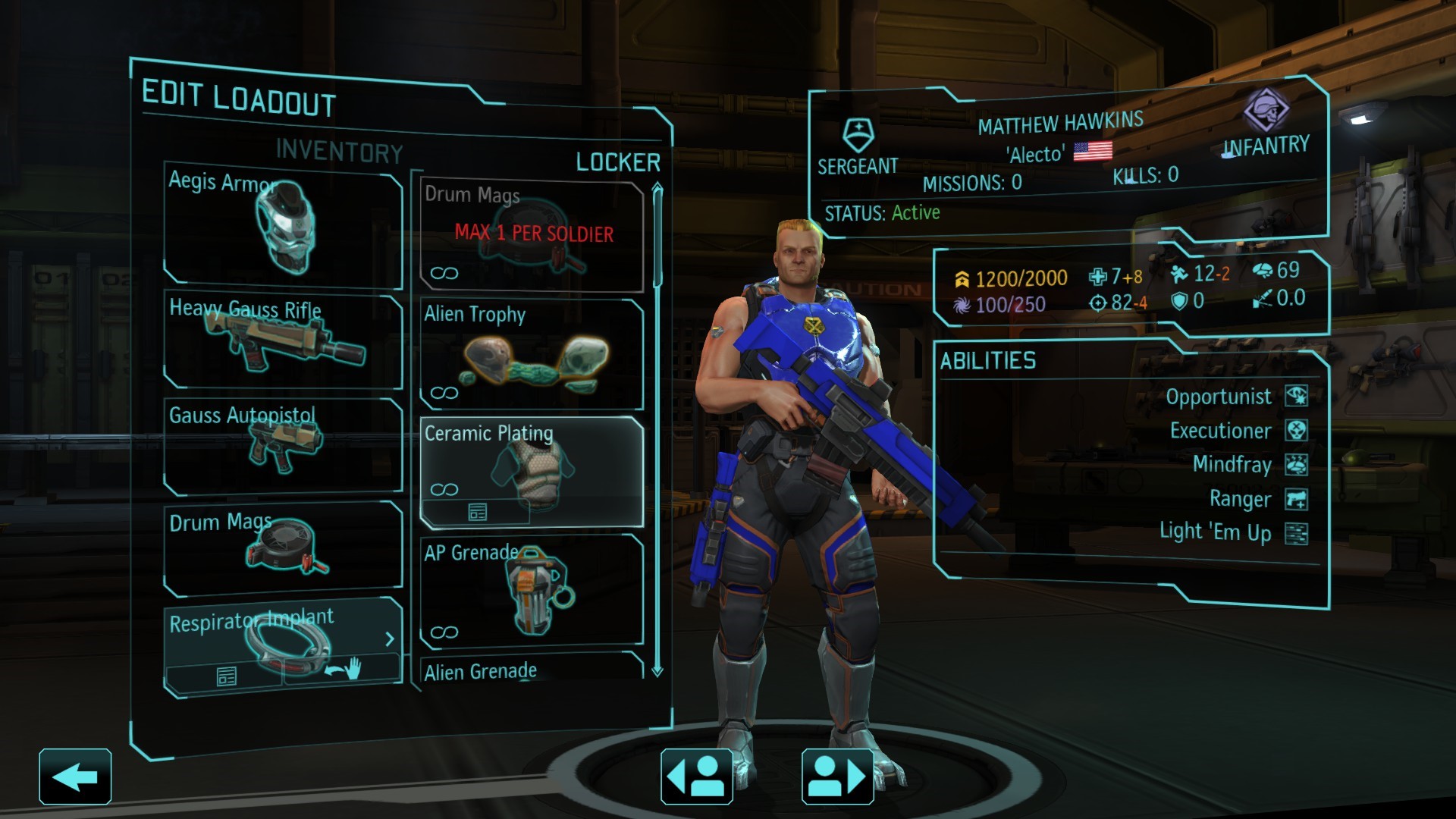Select the Opportunist ability

(x=1219, y=397)
